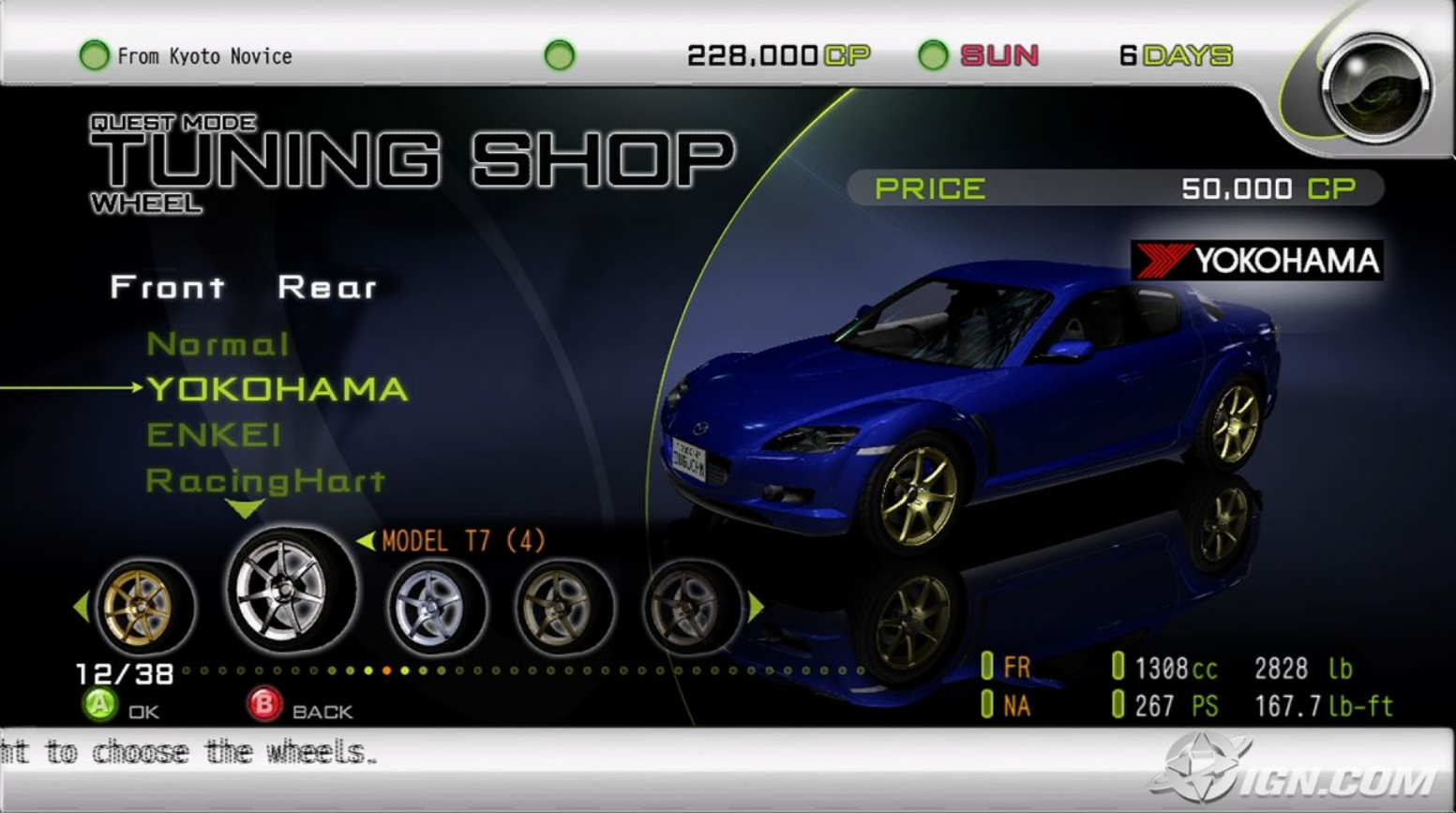1456x813 pixels.
Task: Switch to Normal wheels
Action: click(x=220, y=344)
